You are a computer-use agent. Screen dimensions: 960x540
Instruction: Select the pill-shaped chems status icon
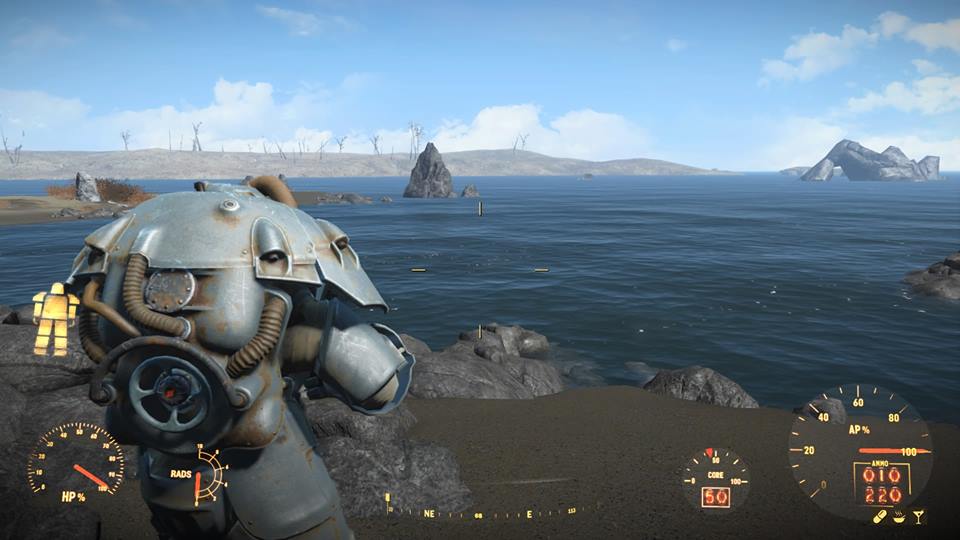click(881, 516)
